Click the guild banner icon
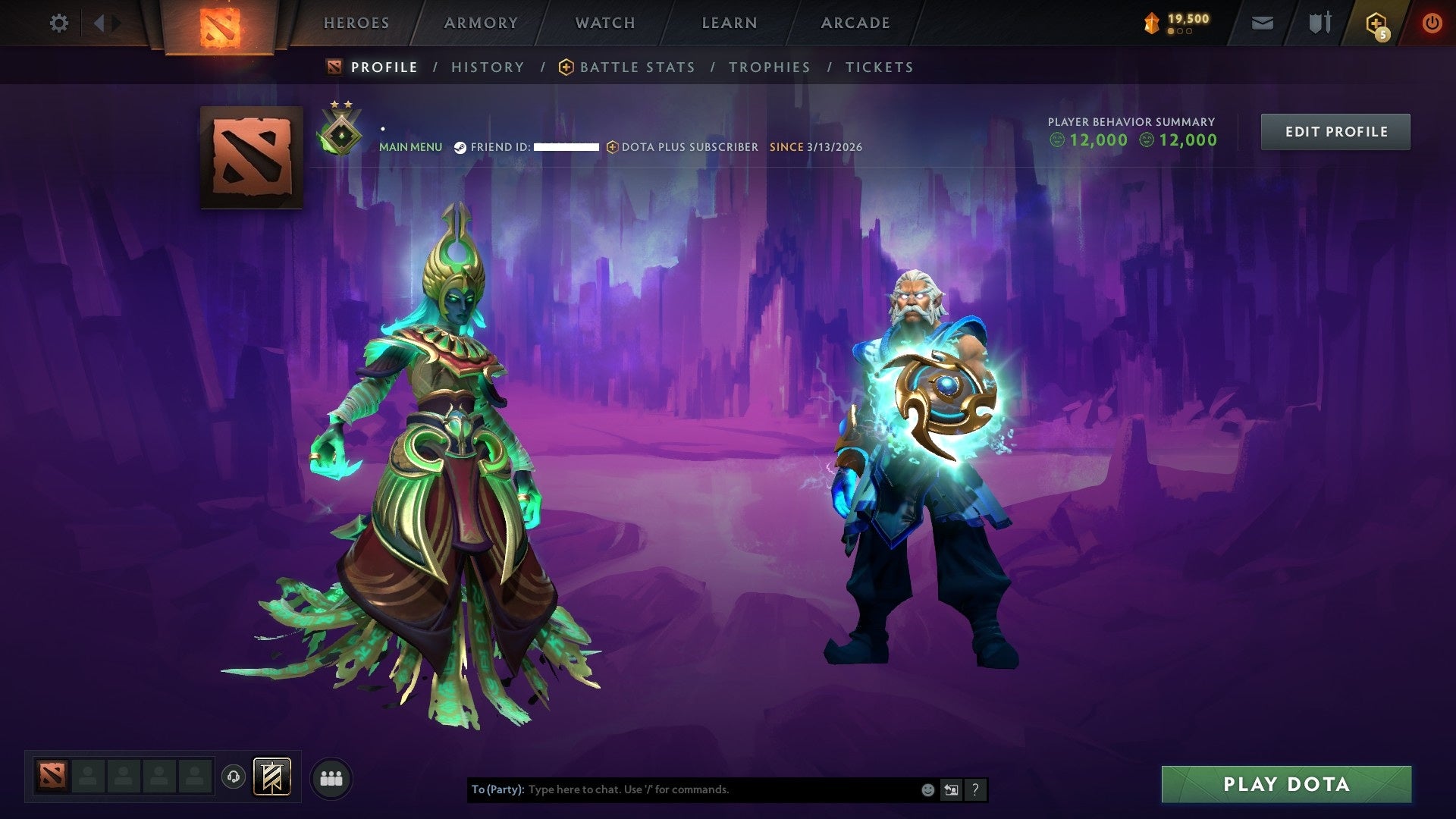1456x819 pixels. [273, 777]
